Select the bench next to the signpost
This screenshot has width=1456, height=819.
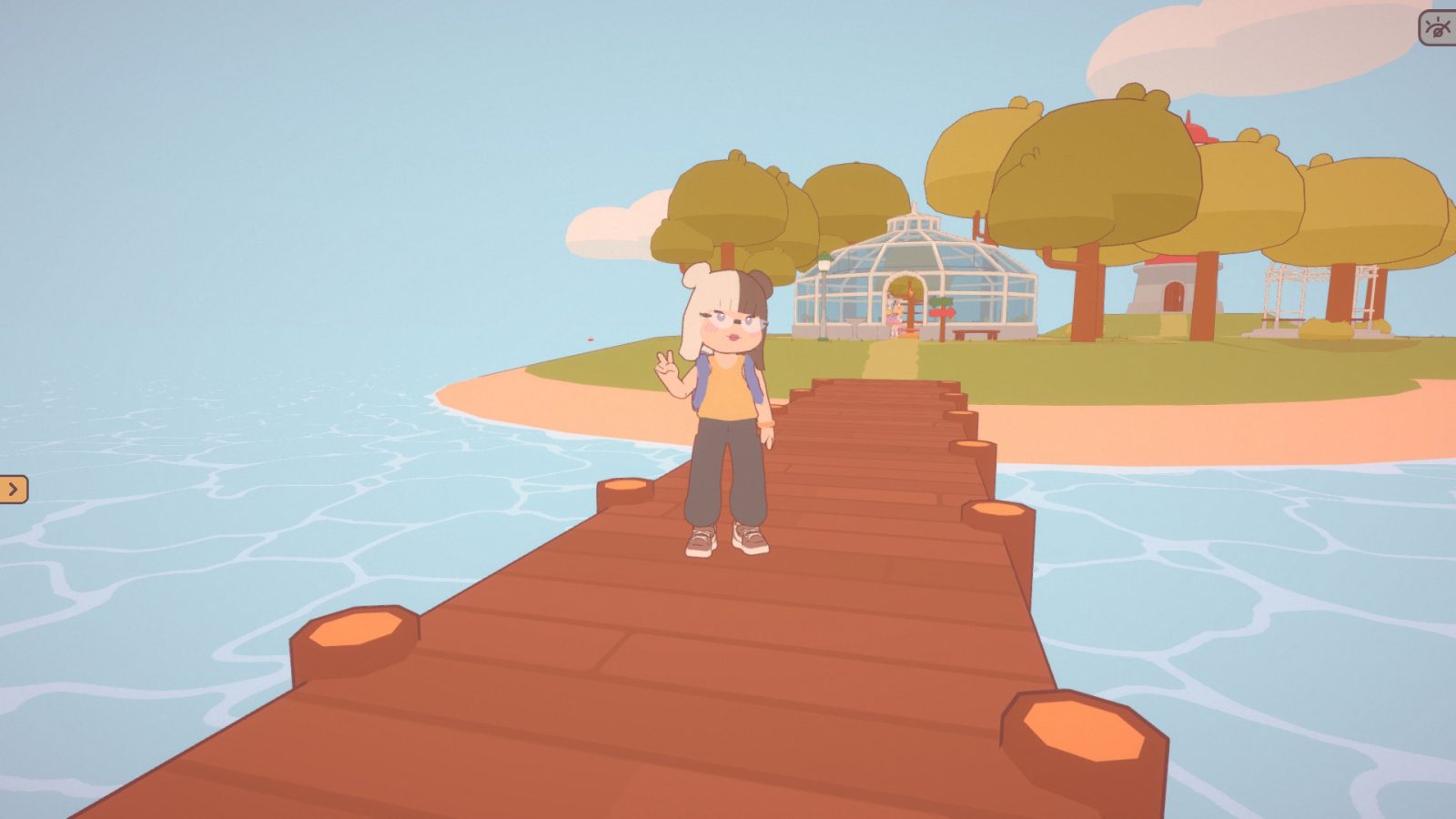tap(976, 333)
